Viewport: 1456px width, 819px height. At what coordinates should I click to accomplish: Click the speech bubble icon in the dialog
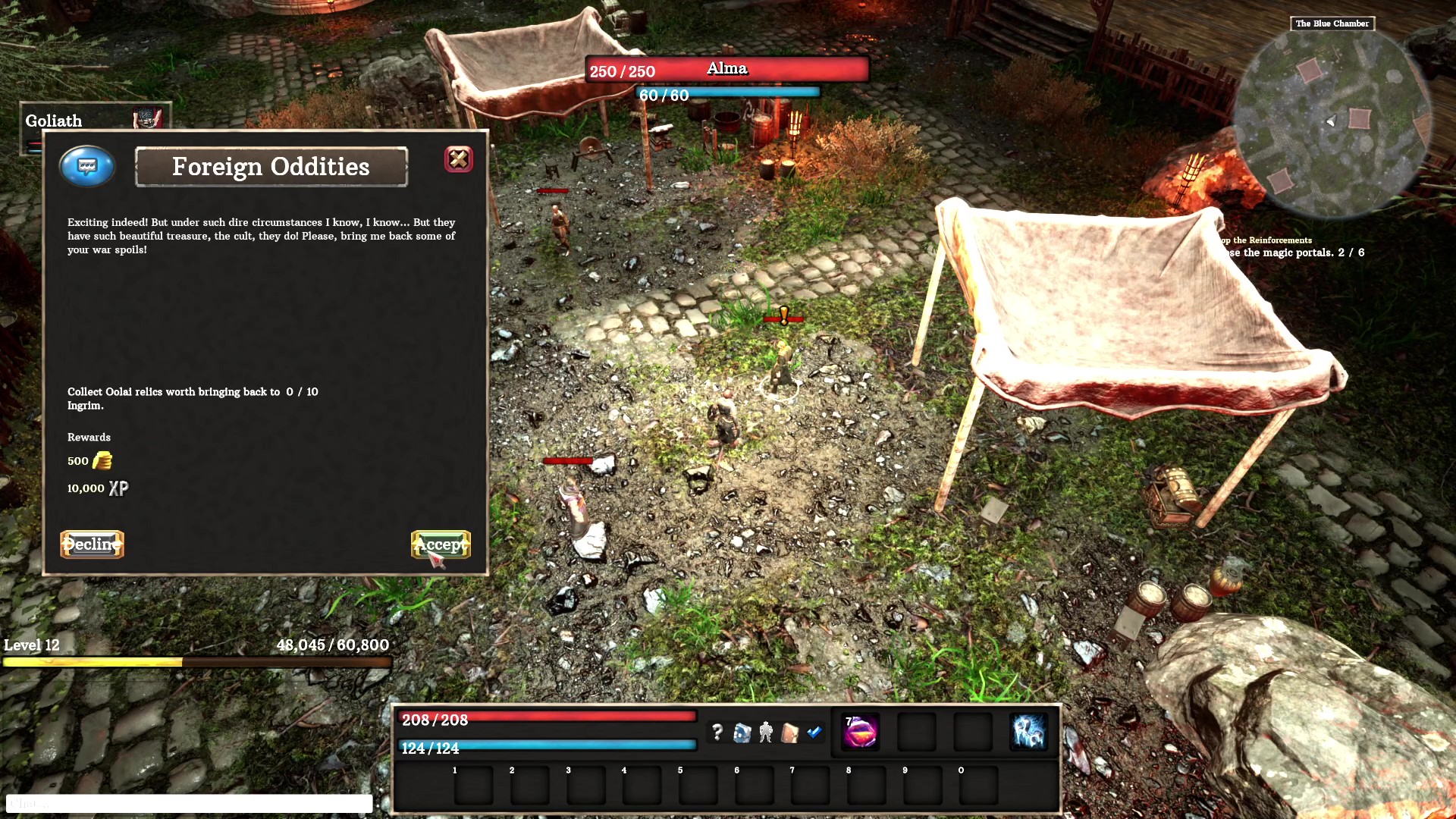click(86, 166)
